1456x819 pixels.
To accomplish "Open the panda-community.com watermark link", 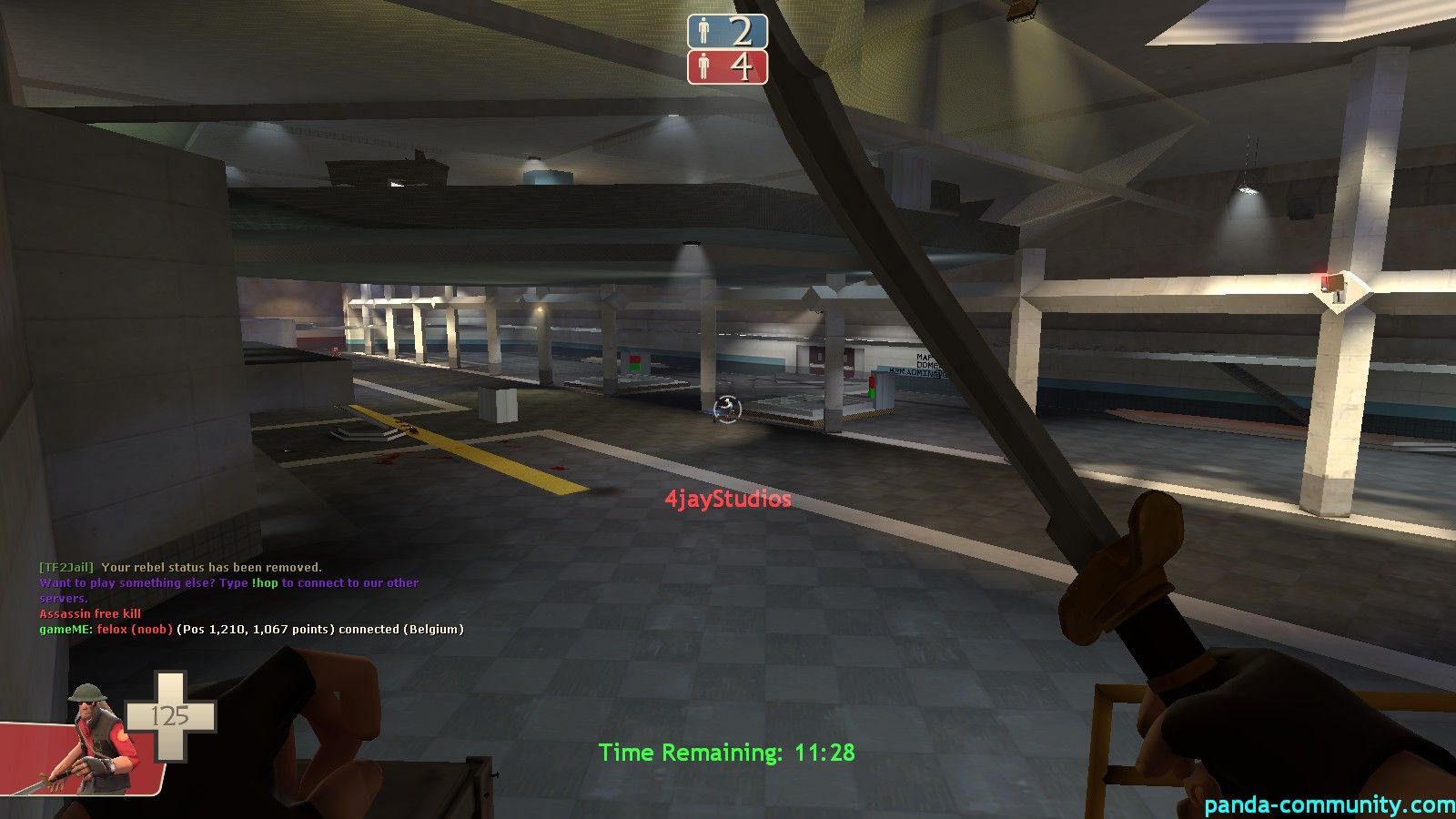I will pos(1329,804).
